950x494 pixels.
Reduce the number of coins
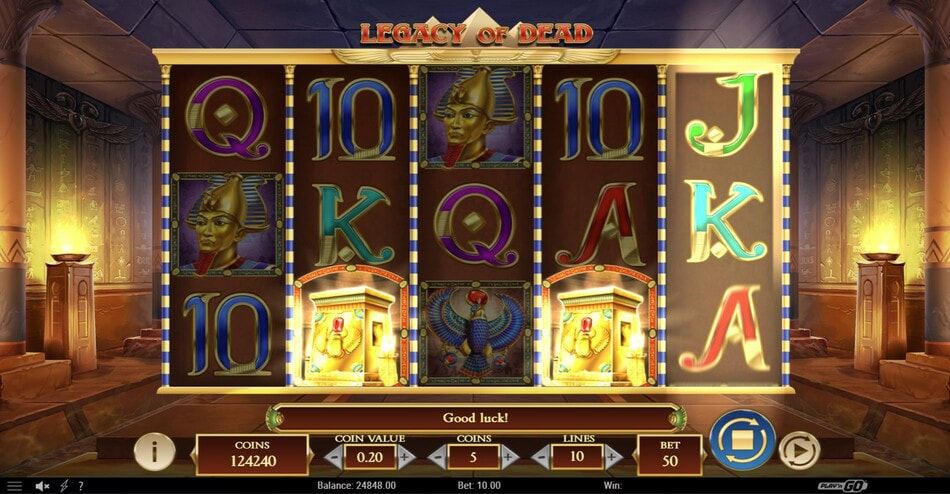click(x=437, y=457)
